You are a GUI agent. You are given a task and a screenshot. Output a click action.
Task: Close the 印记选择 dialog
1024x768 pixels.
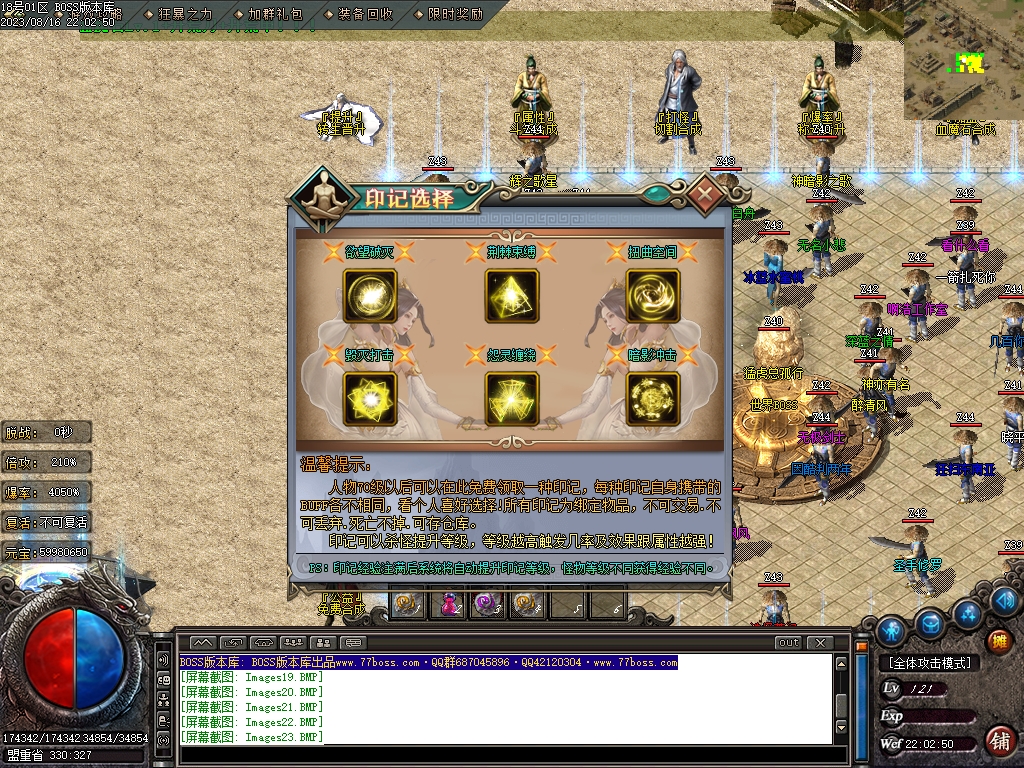pos(706,192)
